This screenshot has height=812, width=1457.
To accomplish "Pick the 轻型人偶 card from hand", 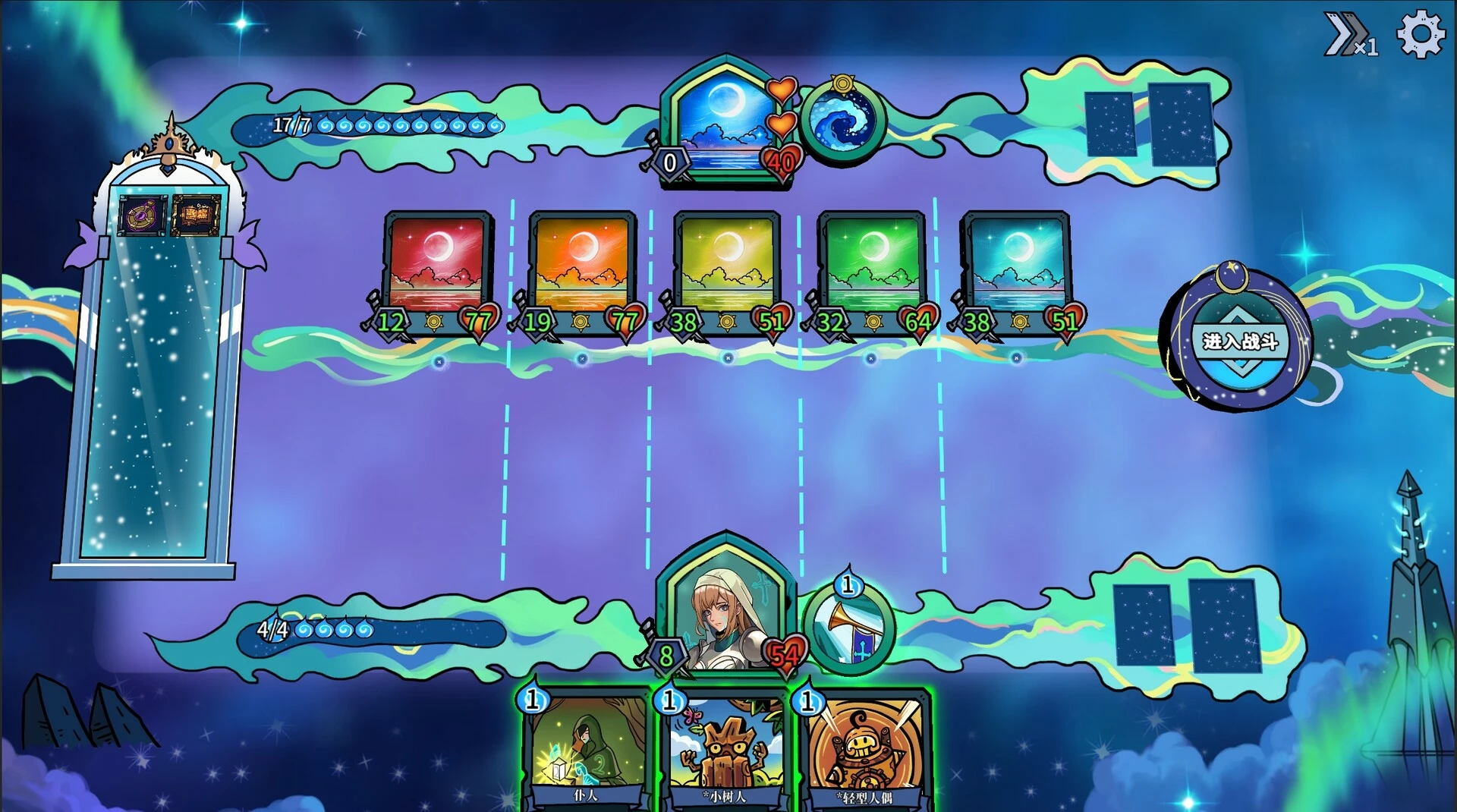I will pyautogui.click(x=864, y=747).
